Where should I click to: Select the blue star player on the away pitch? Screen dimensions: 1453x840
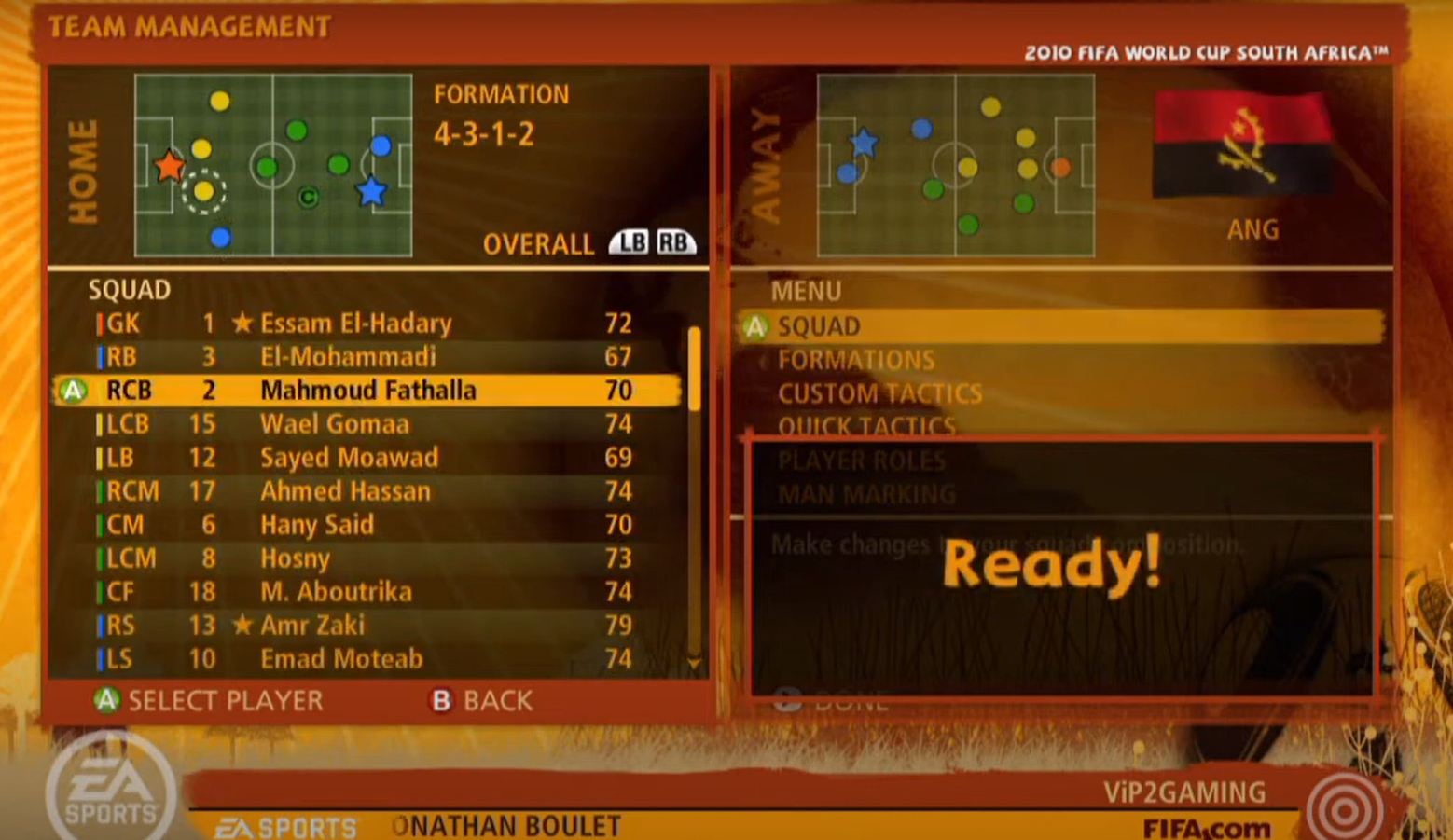[865, 142]
